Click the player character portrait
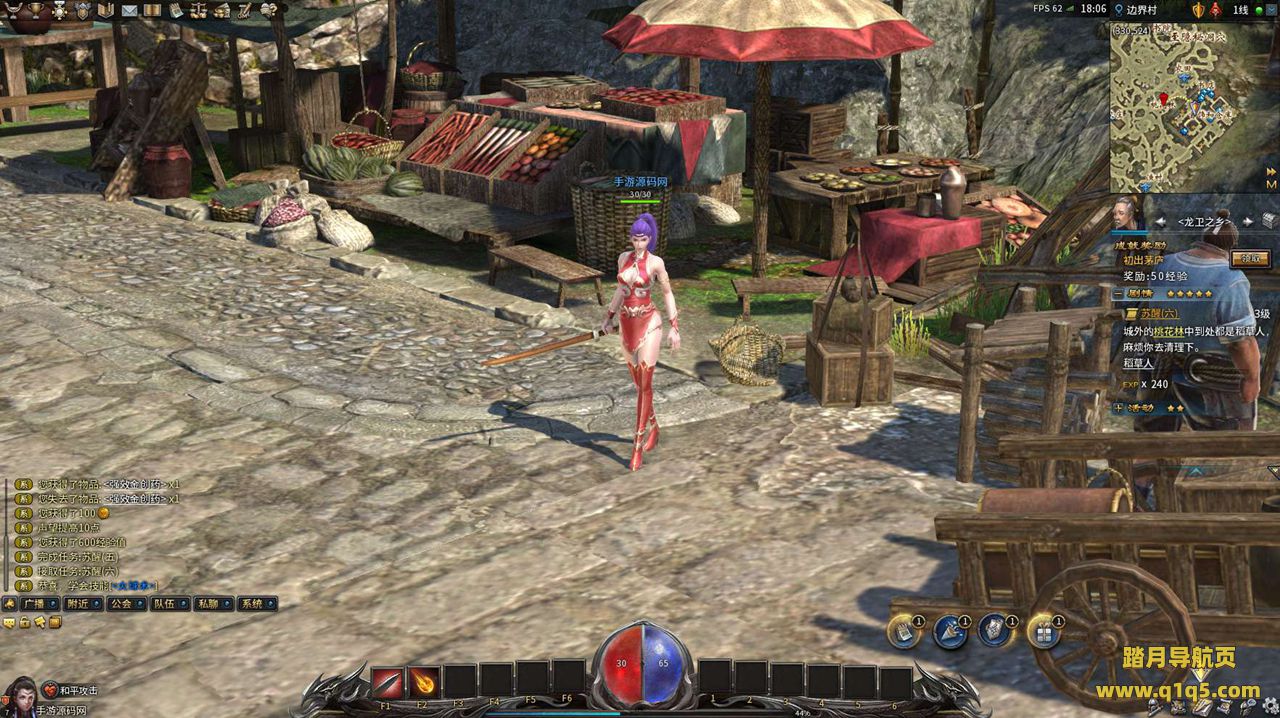This screenshot has height=718, width=1280. (x=20, y=695)
